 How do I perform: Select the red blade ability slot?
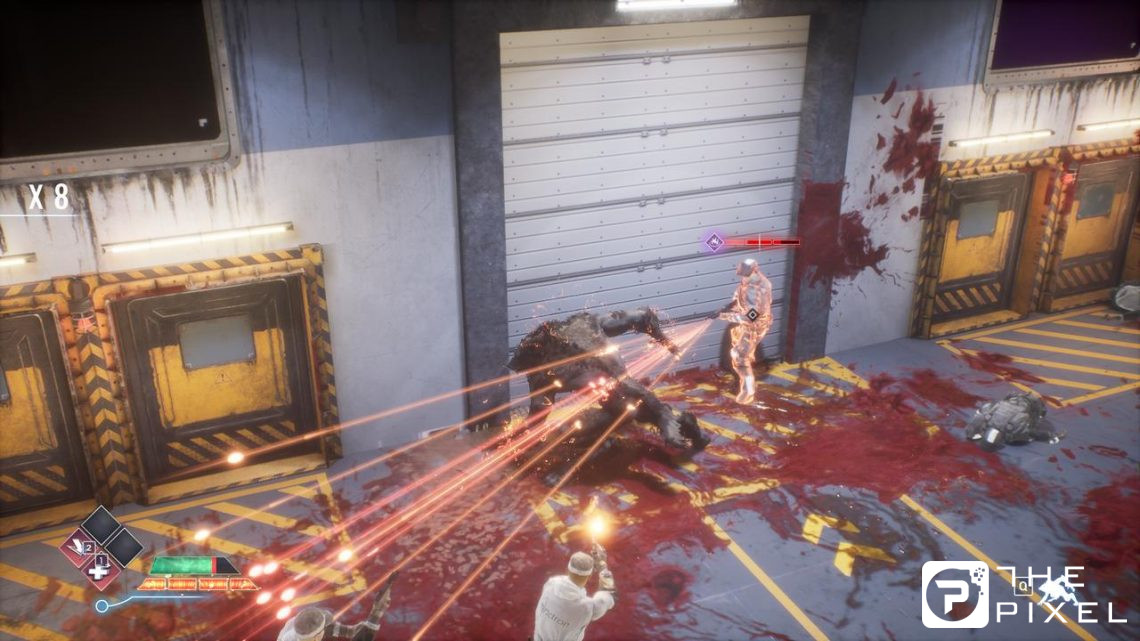coord(78,547)
